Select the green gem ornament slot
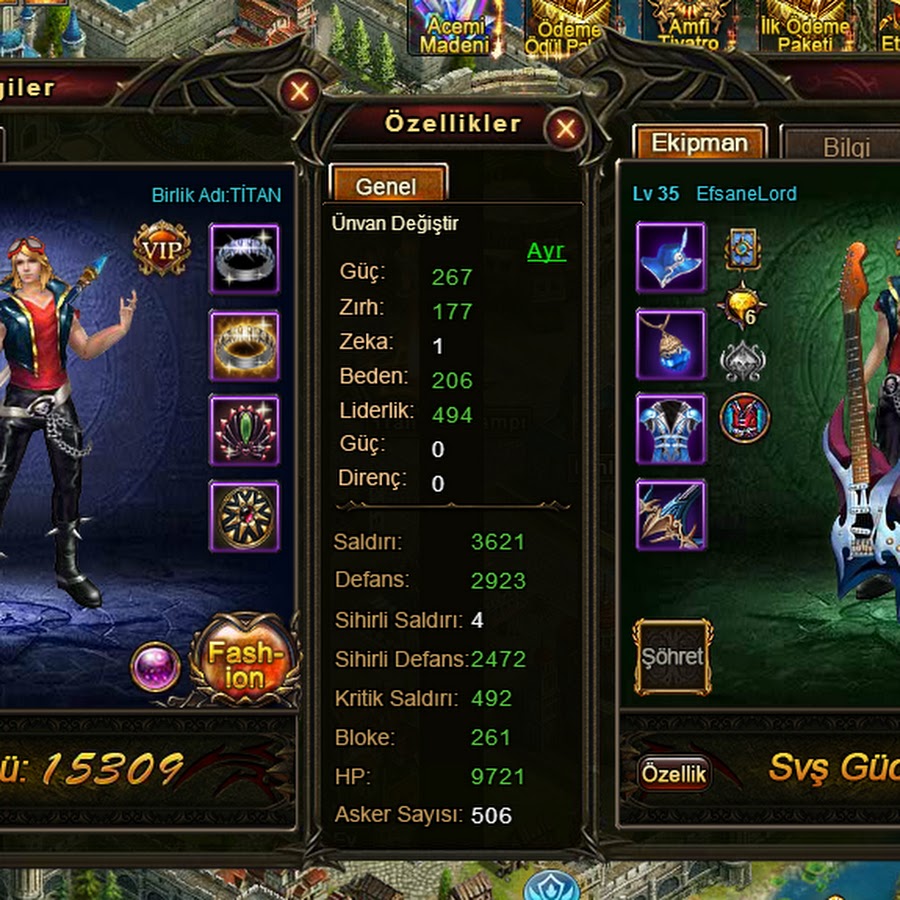900x900 pixels. (244, 430)
